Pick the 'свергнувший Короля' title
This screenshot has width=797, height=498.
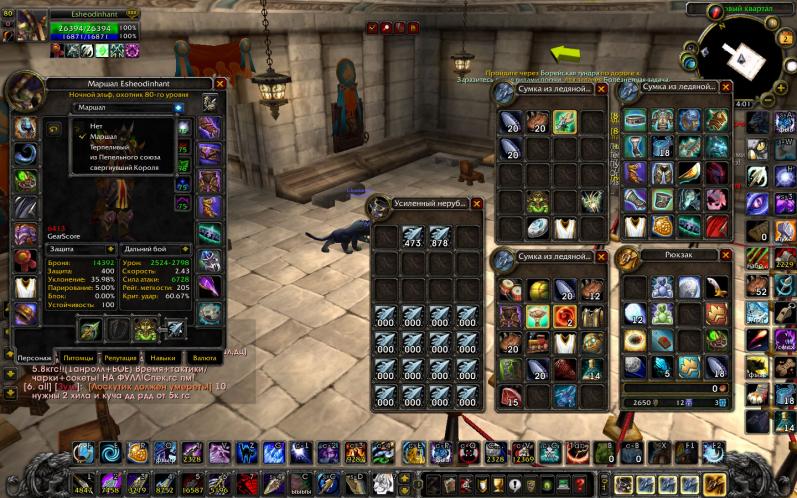124,167
